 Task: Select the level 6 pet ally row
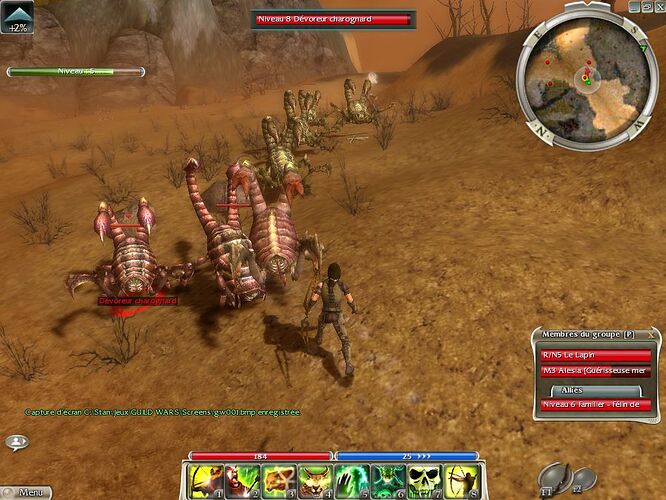click(596, 405)
